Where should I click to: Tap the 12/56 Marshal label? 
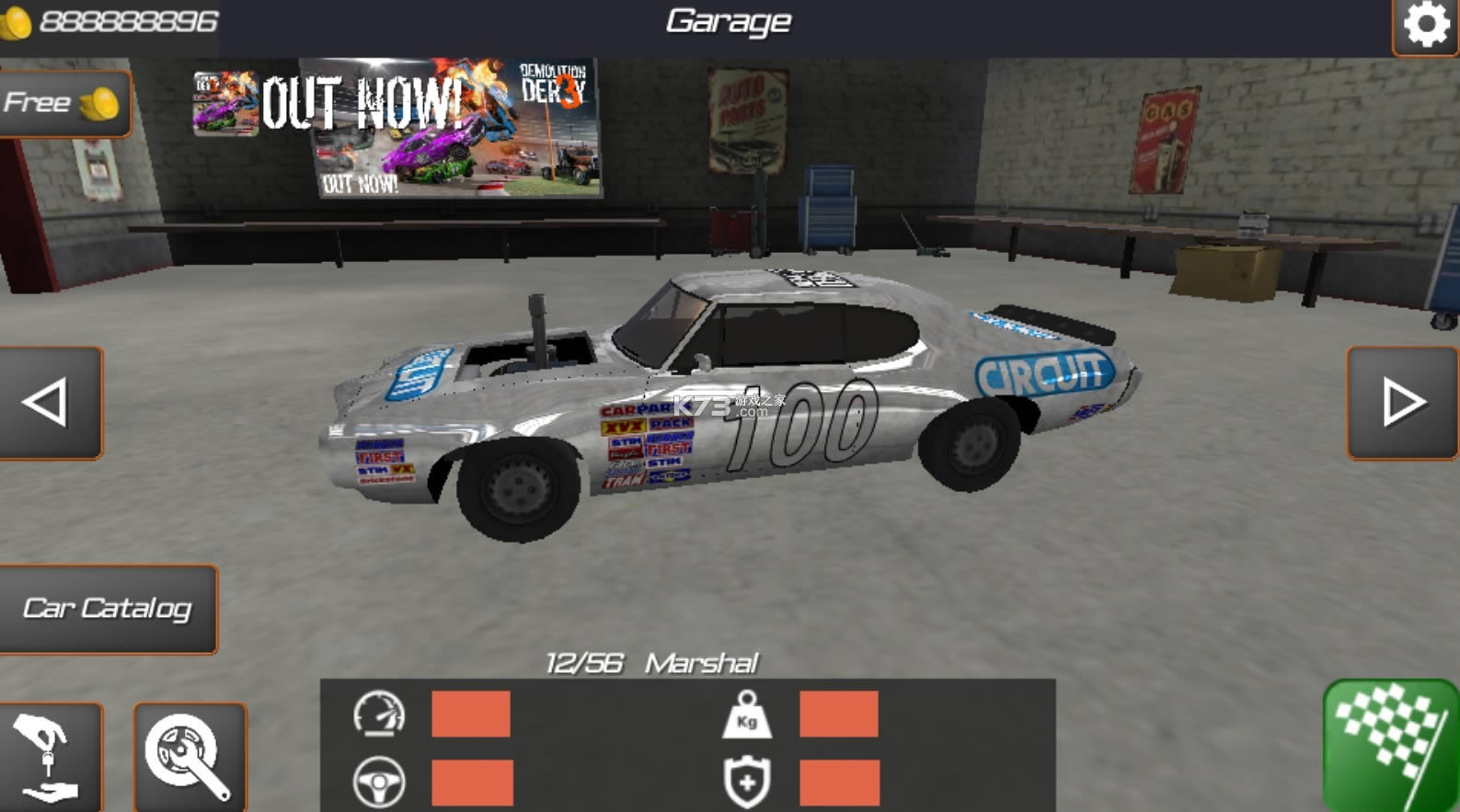coord(655,660)
